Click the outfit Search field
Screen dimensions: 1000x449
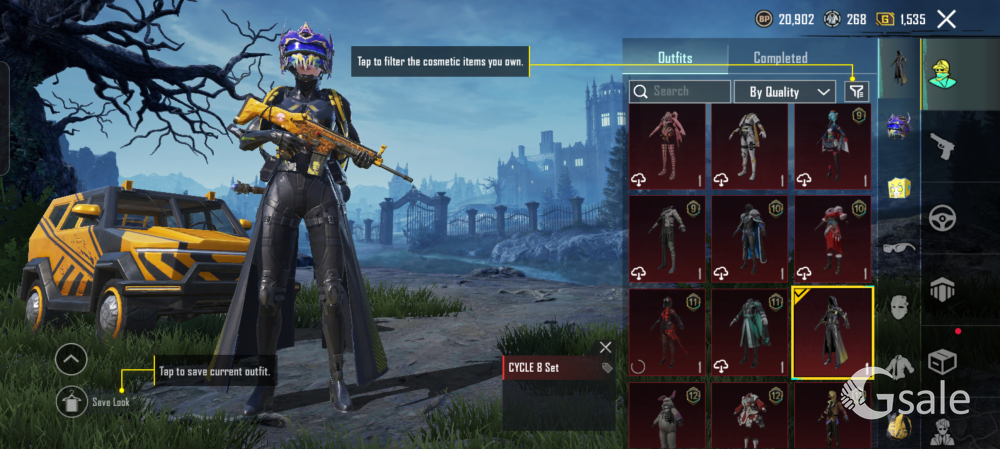click(x=680, y=91)
